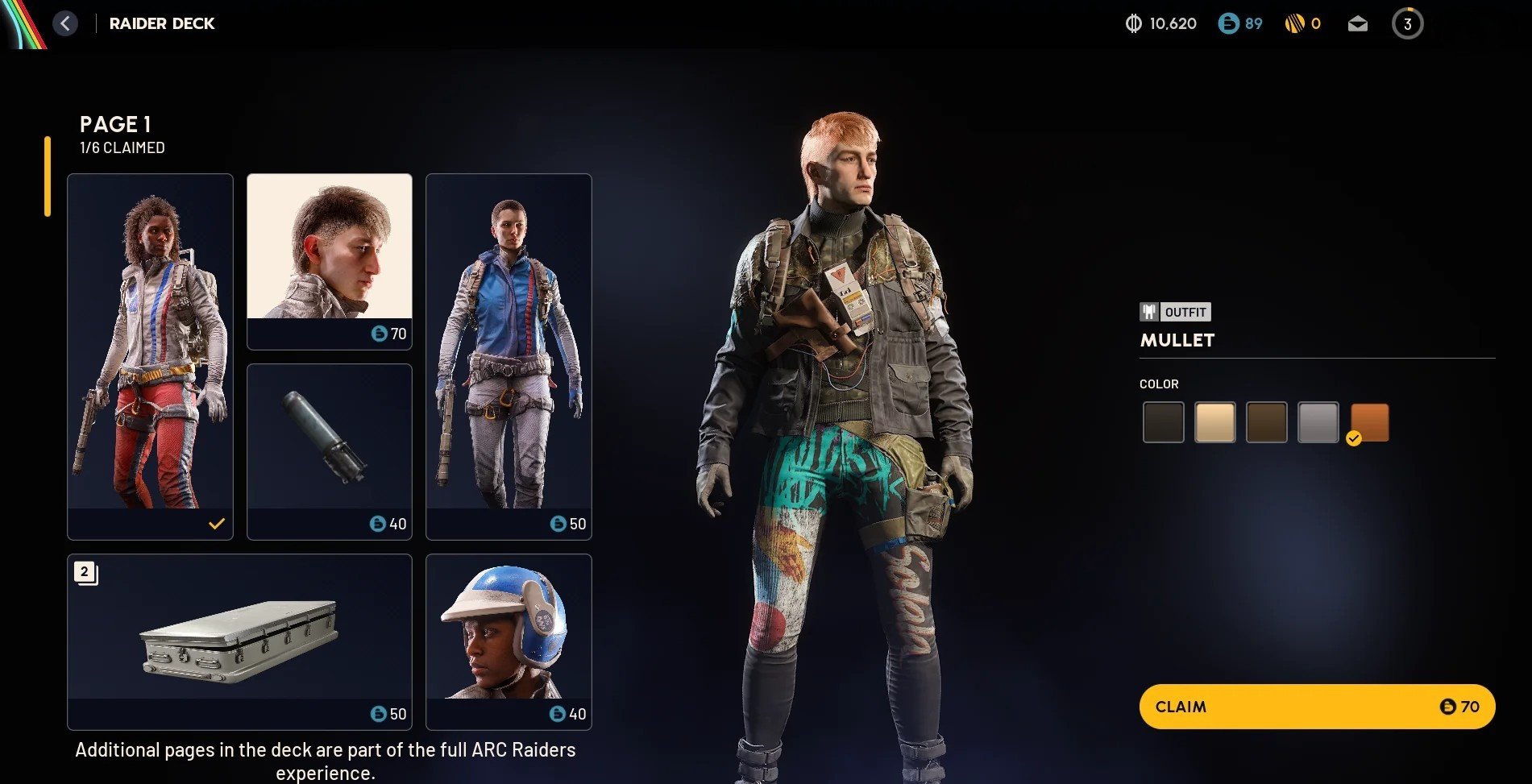Open the player level progress circle
Viewport: 1532px width, 784px height.
coord(1408,23)
